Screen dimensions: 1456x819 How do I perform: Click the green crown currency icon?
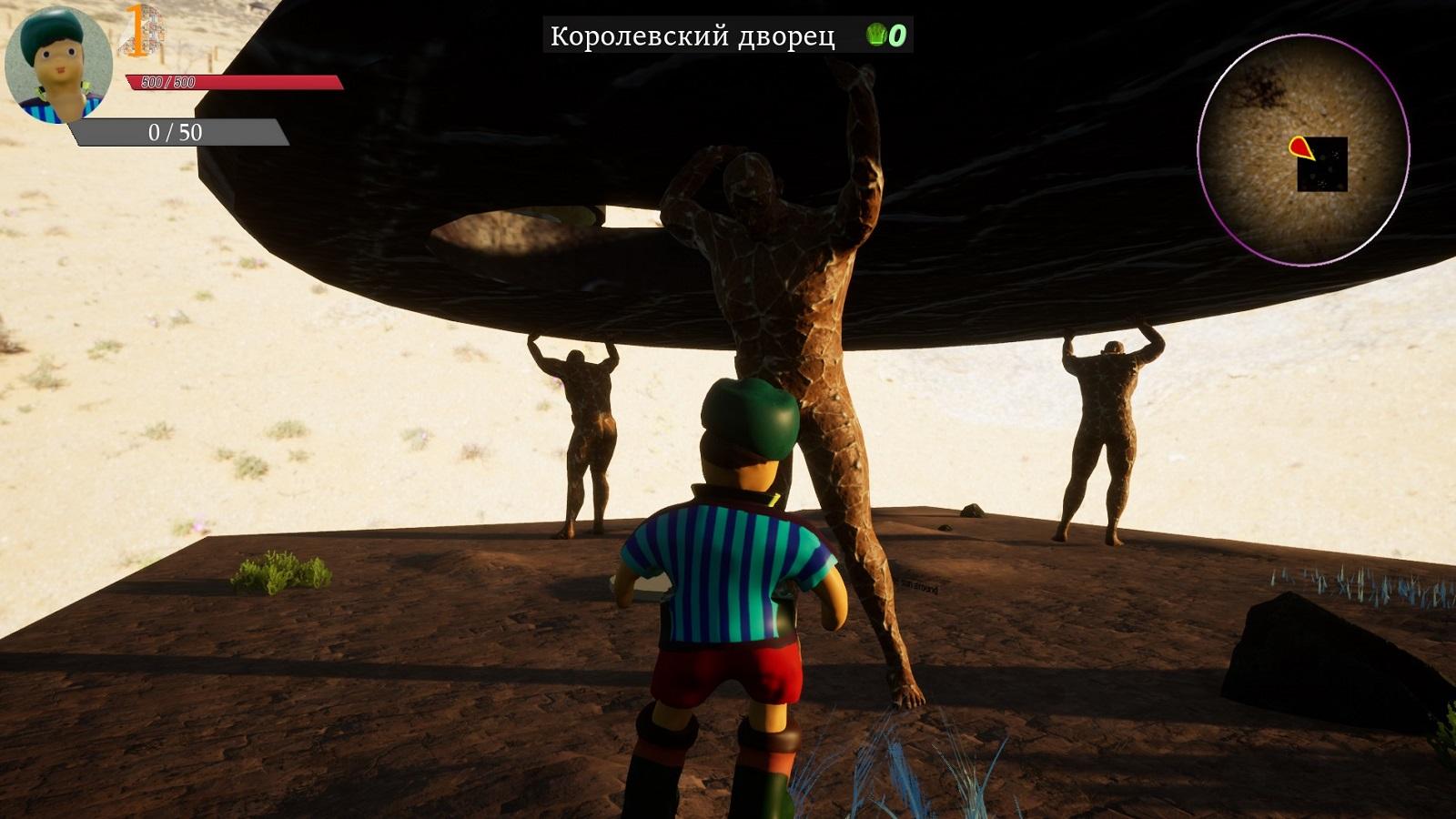(x=876, y=35)
